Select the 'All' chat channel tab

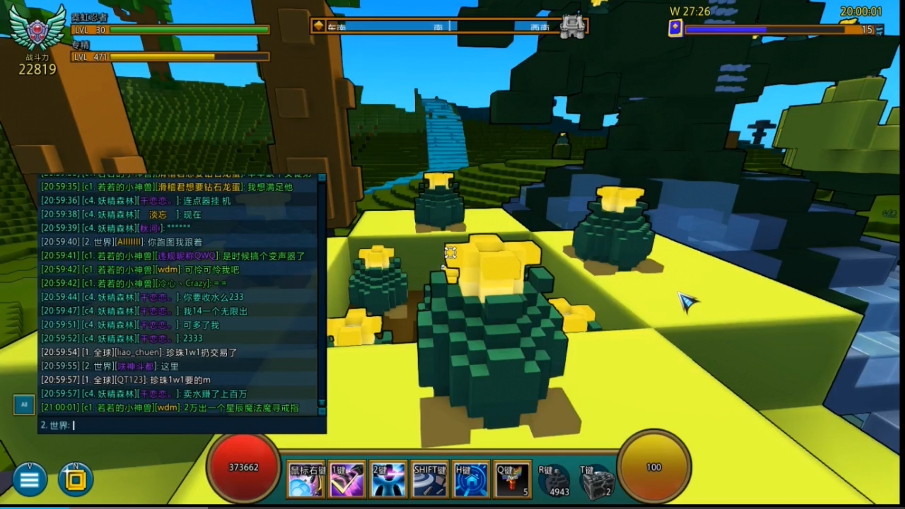pyautogui.click(x=23, y=404)
